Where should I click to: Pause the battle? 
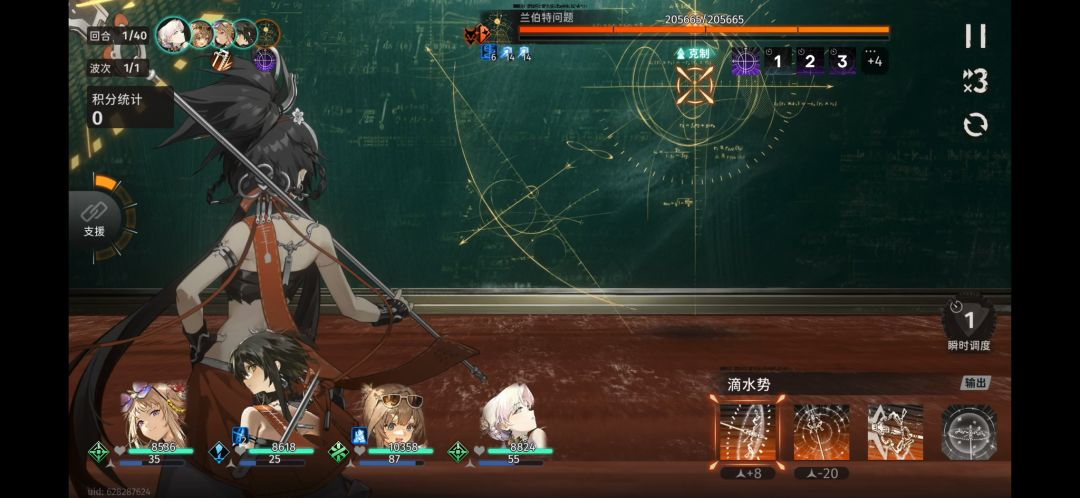point(975,36)
